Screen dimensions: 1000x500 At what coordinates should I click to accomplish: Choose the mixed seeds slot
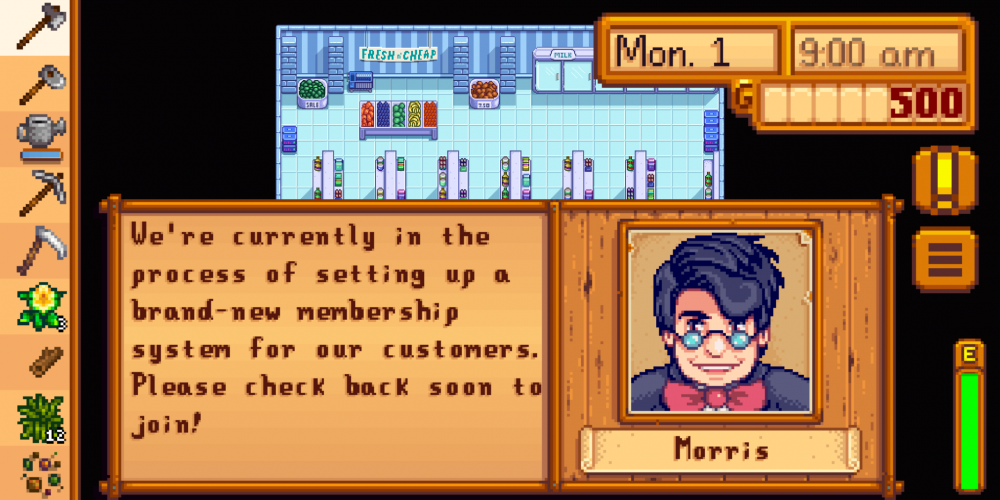(38, 472)
